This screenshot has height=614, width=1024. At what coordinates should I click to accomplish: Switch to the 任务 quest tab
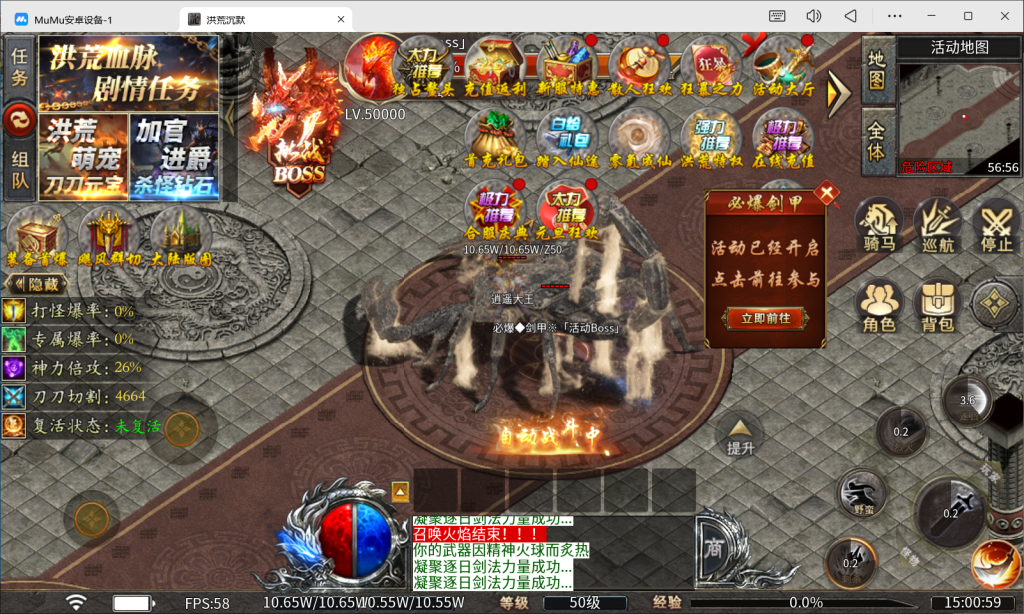pos(19,67)
